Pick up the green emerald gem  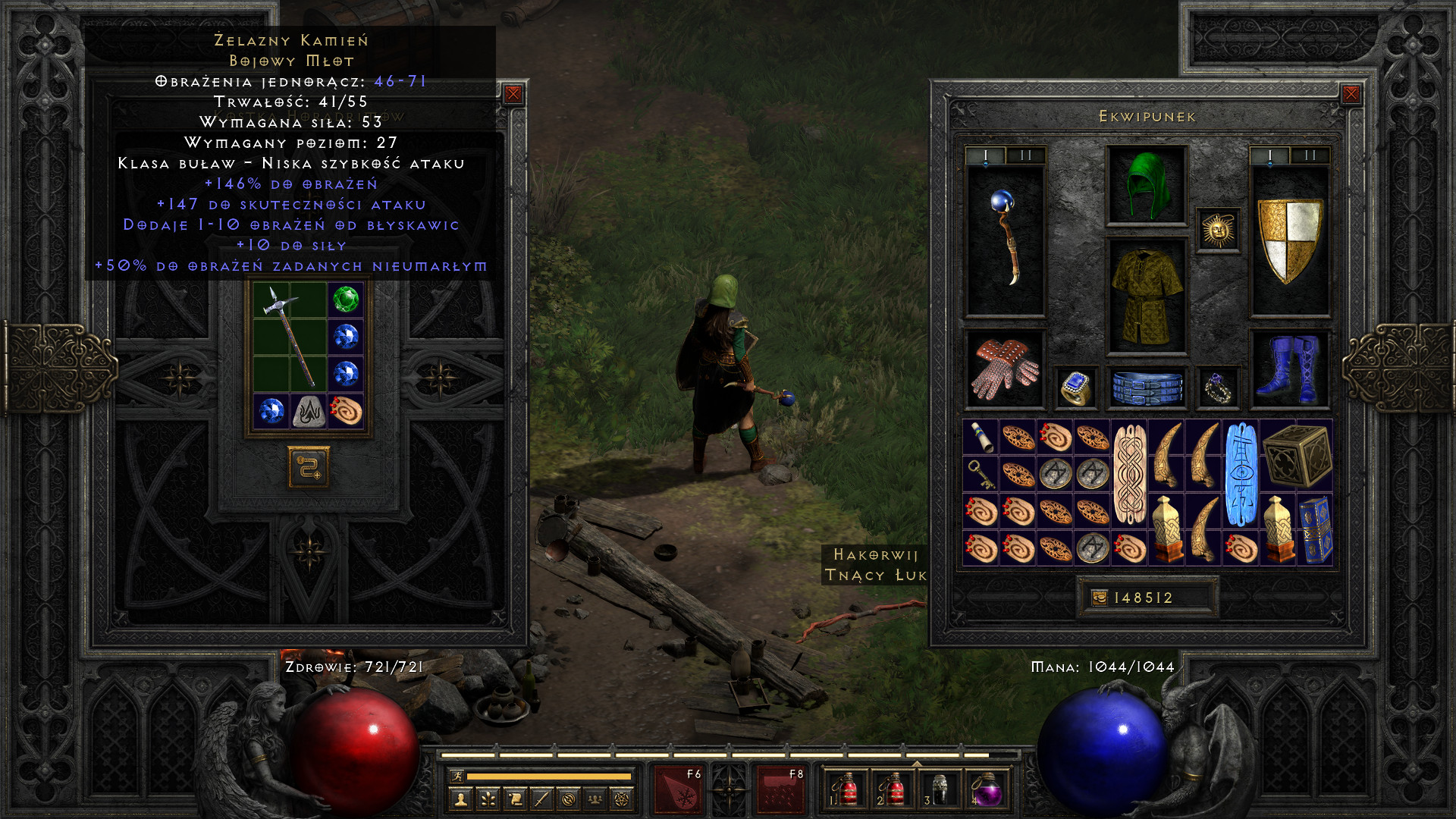pos(346,300)
